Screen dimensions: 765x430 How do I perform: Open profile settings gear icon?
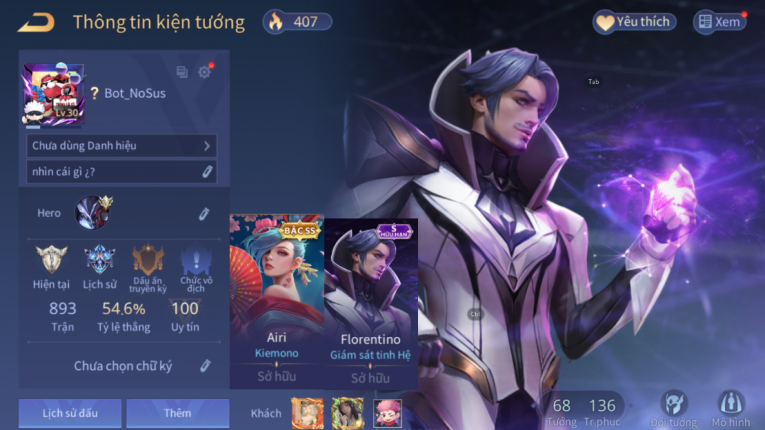point(205,72)
